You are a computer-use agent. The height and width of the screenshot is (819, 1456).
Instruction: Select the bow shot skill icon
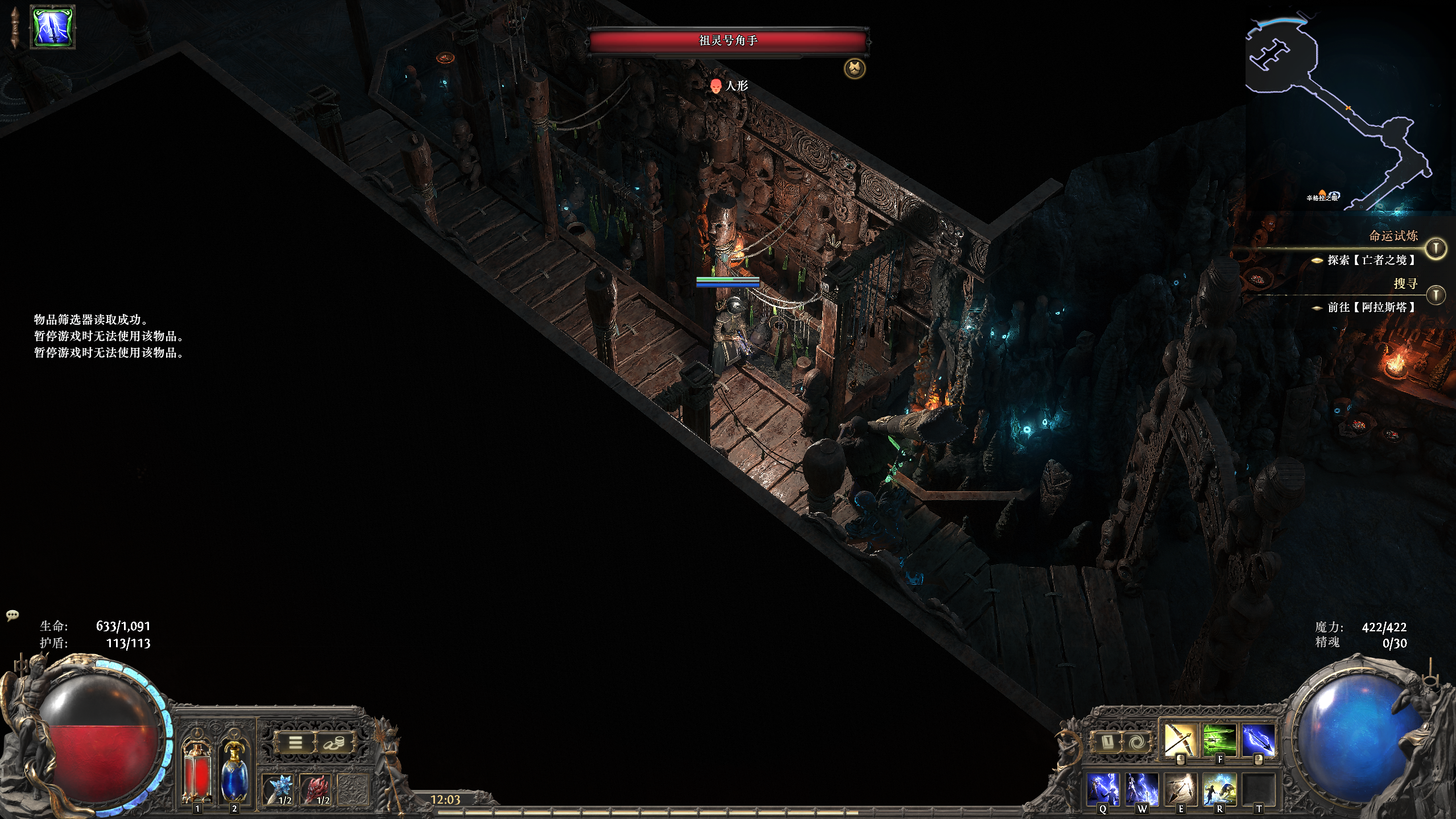(1180, 740)
